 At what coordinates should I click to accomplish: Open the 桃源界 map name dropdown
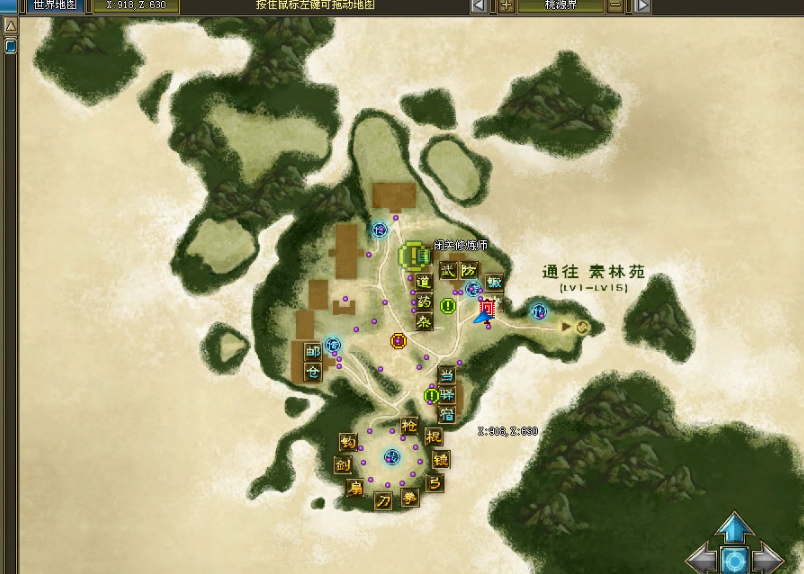[561, 5]
